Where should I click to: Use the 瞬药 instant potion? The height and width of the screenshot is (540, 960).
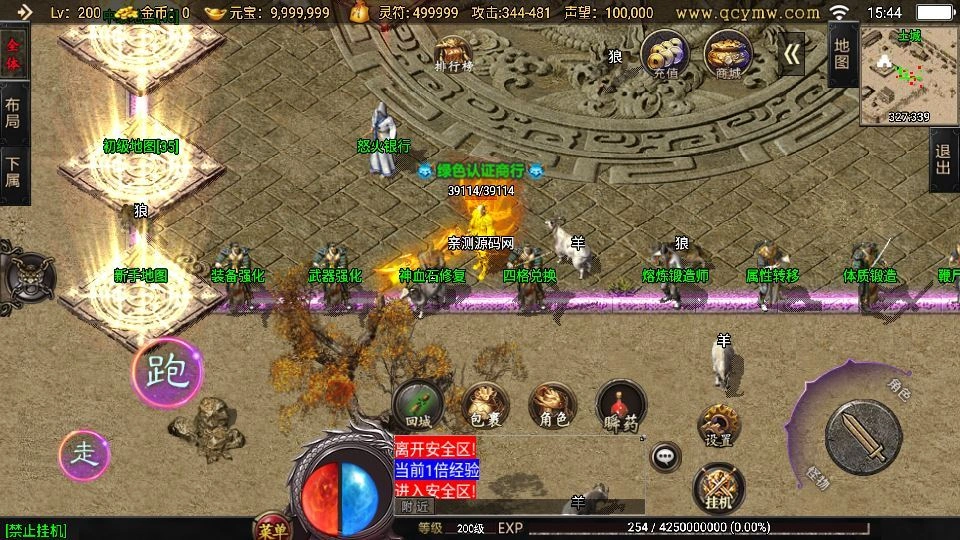620,407
